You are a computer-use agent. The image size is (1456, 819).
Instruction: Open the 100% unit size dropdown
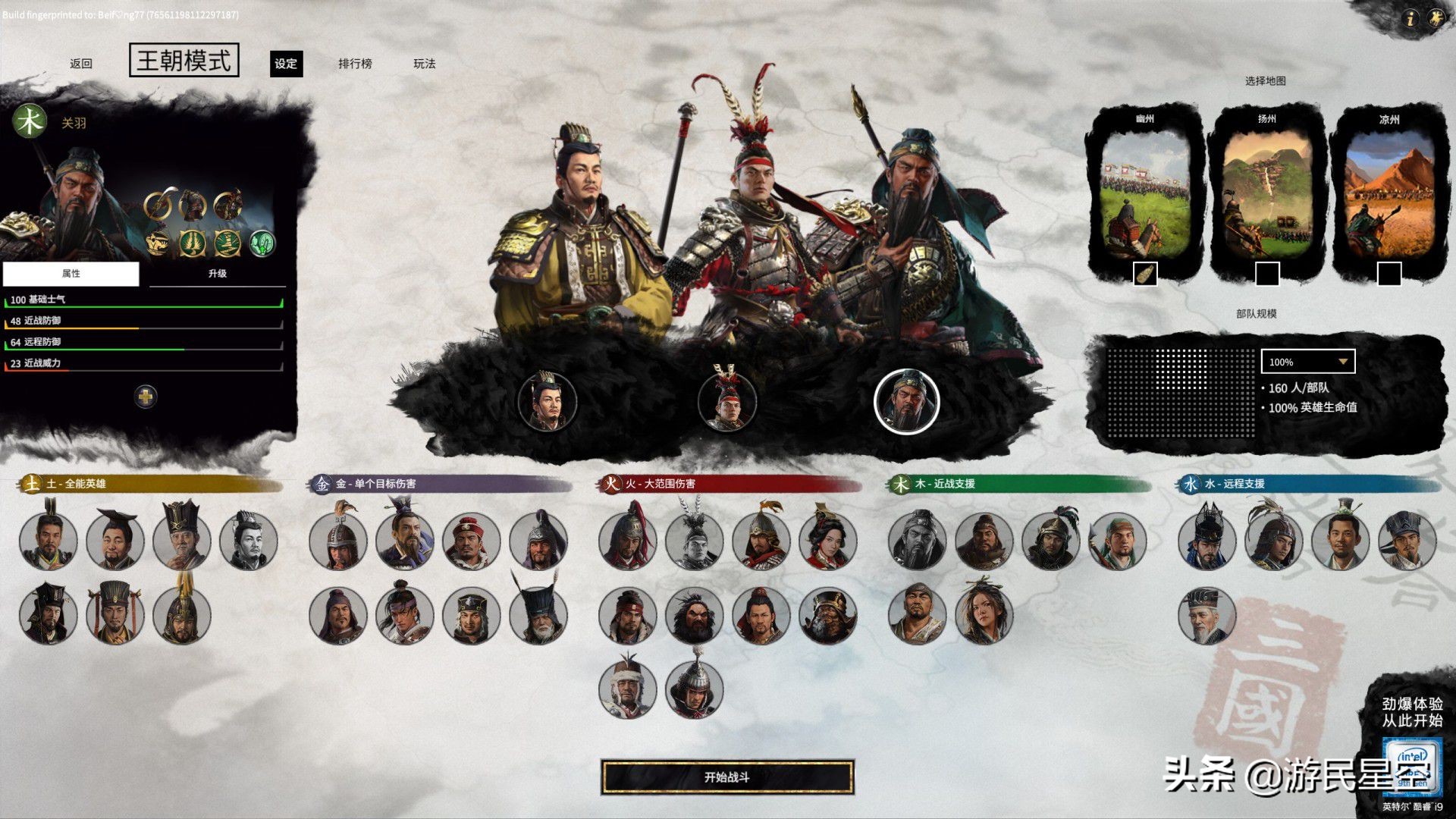click(1308, 362)
